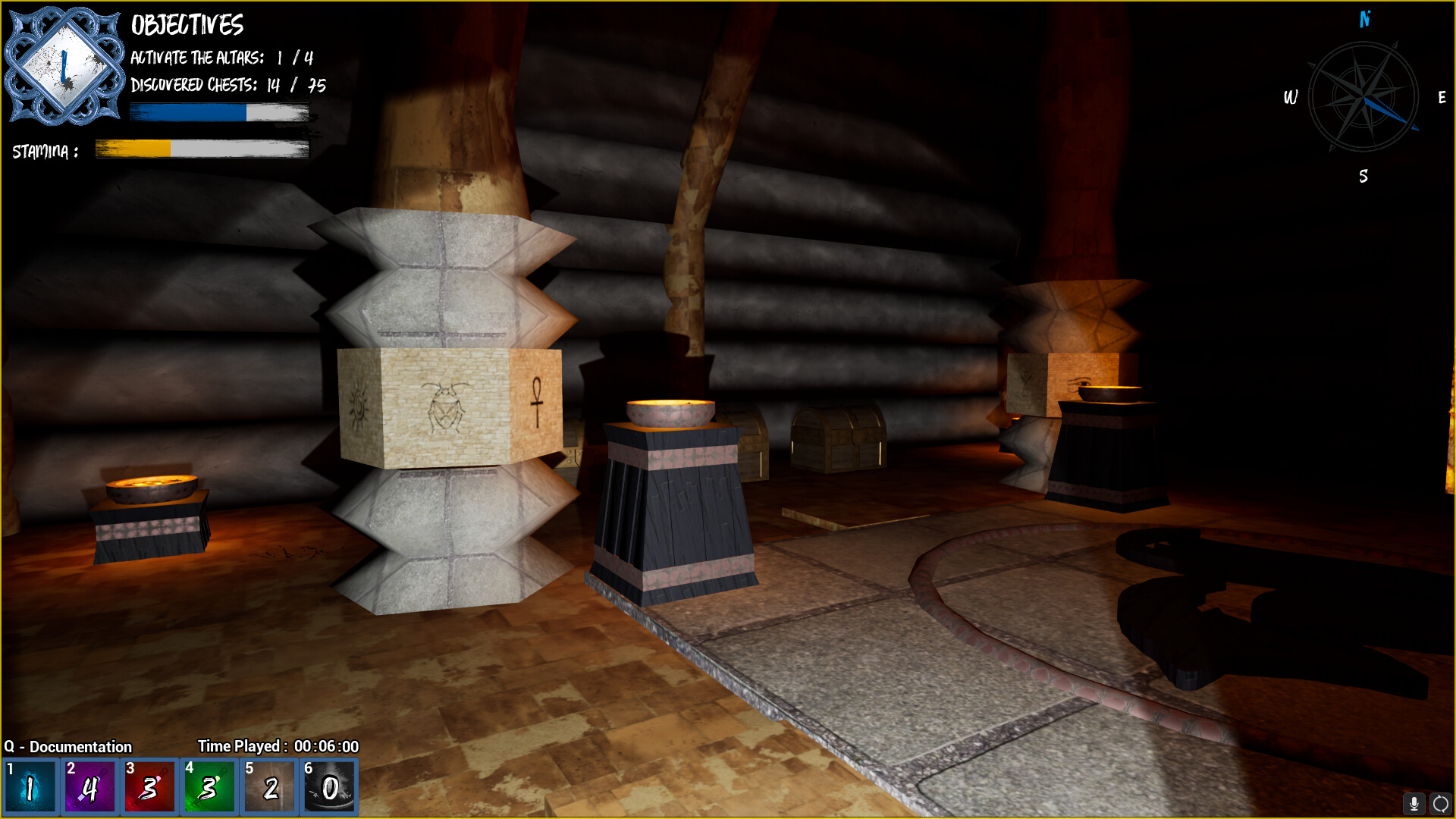Select the green dagger in hotbar slot 4
The width and height of the screenshot is (1456, 819).
210,786
